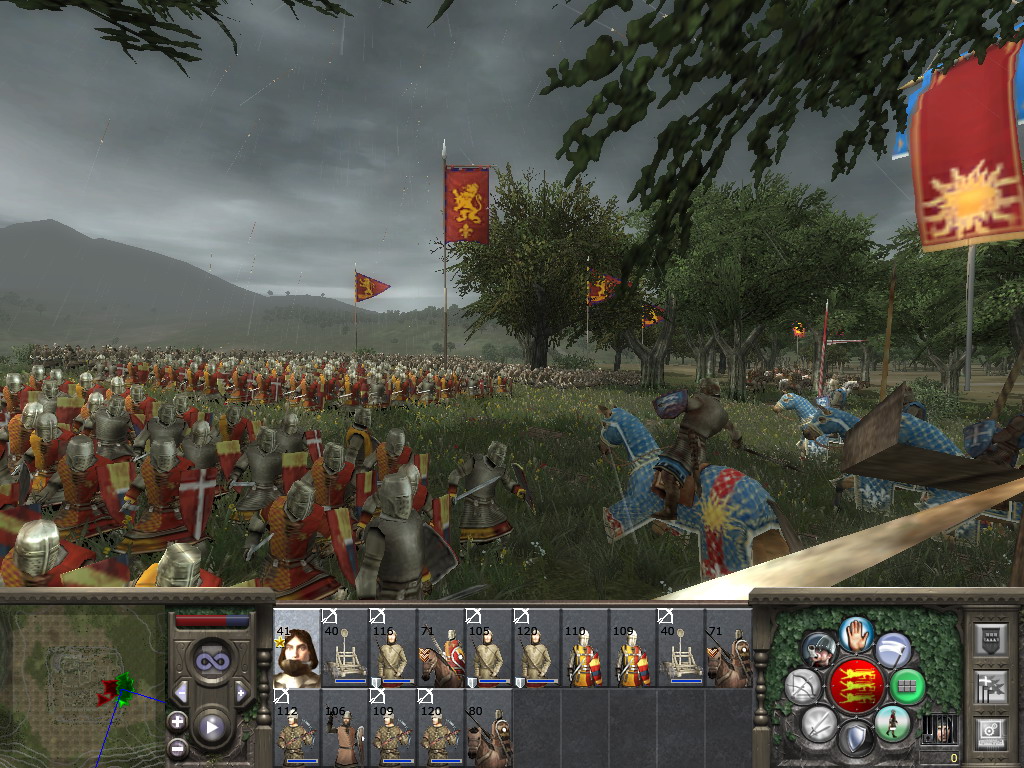This screenshot has height=768, width=1024.
Task: Zoom in the minimap with plus button
Action: tap(177, 720)
